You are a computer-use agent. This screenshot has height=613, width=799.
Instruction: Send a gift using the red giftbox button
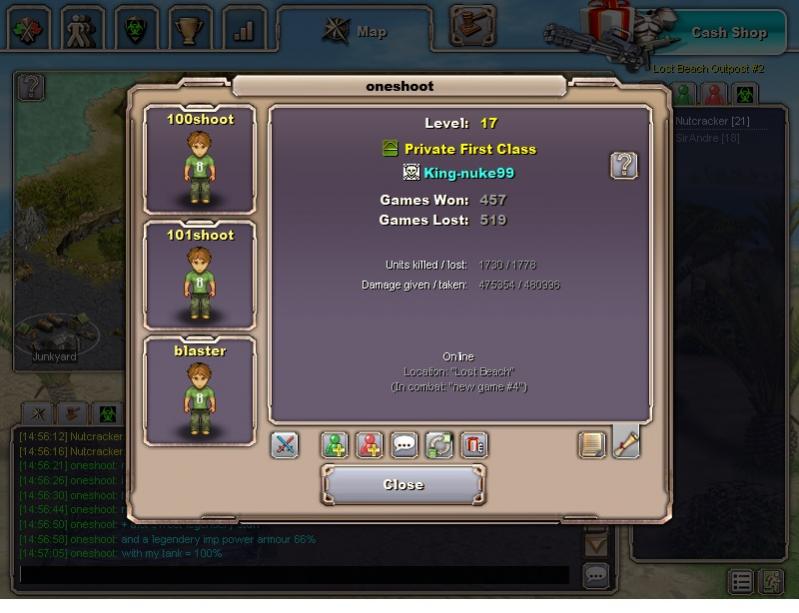click(474, 445)
